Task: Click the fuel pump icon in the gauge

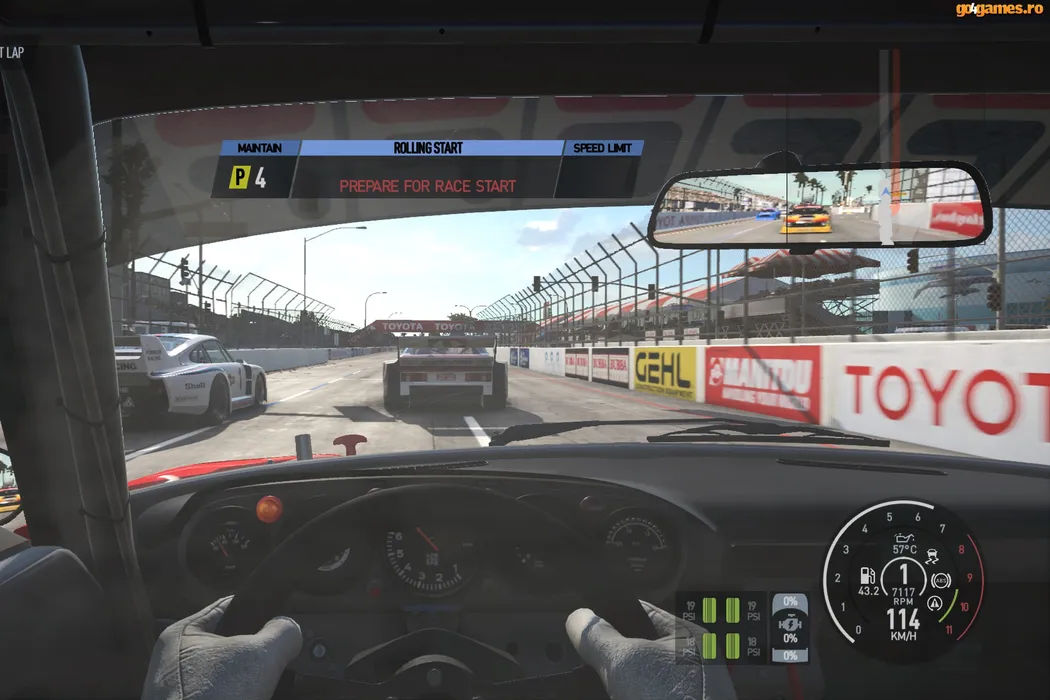Action: (x=867, y=577)
